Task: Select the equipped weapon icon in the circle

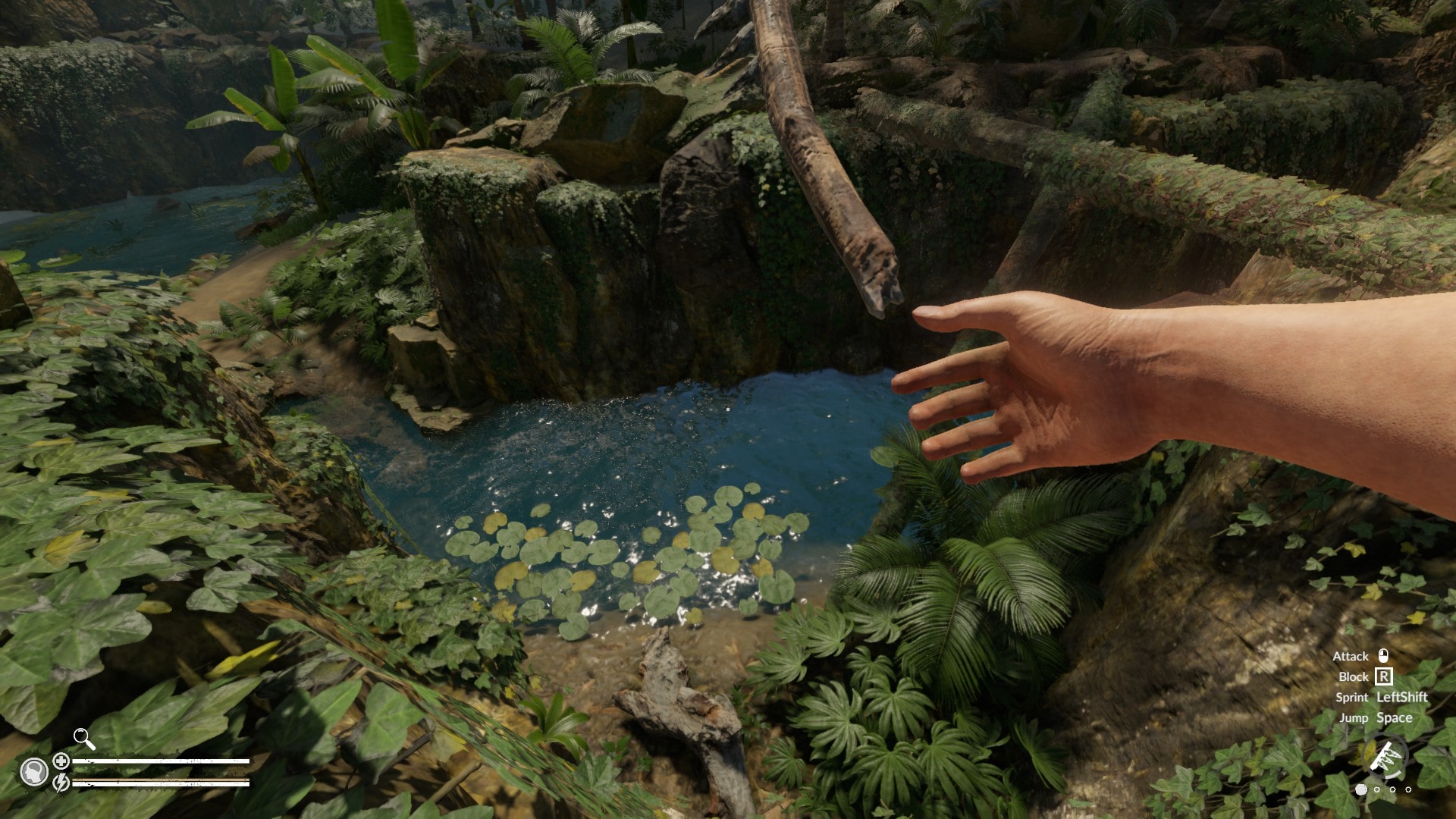Action: click(x=1385, y=757)
